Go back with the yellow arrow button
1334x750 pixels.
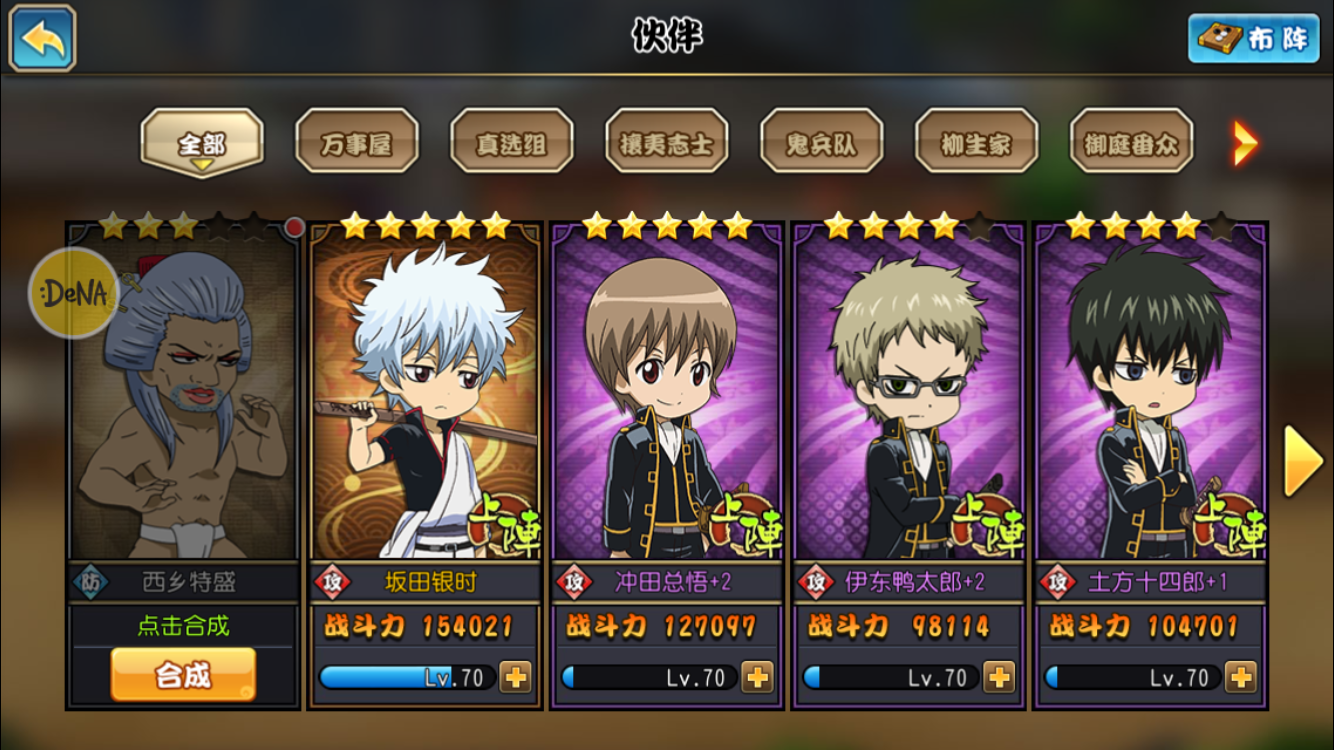(x=43, y=38)
